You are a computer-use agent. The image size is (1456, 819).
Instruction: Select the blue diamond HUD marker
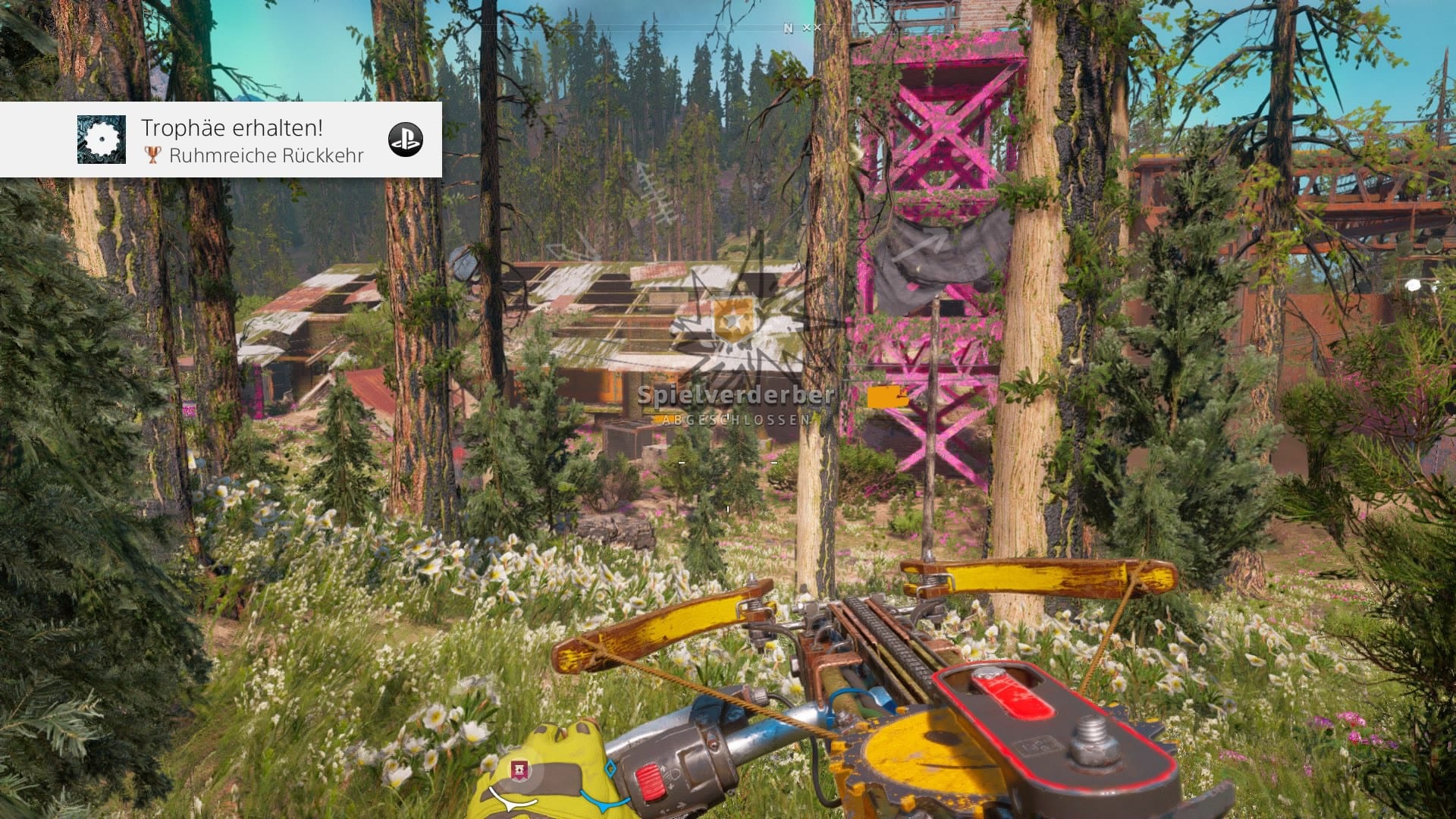tap(610, 768)
